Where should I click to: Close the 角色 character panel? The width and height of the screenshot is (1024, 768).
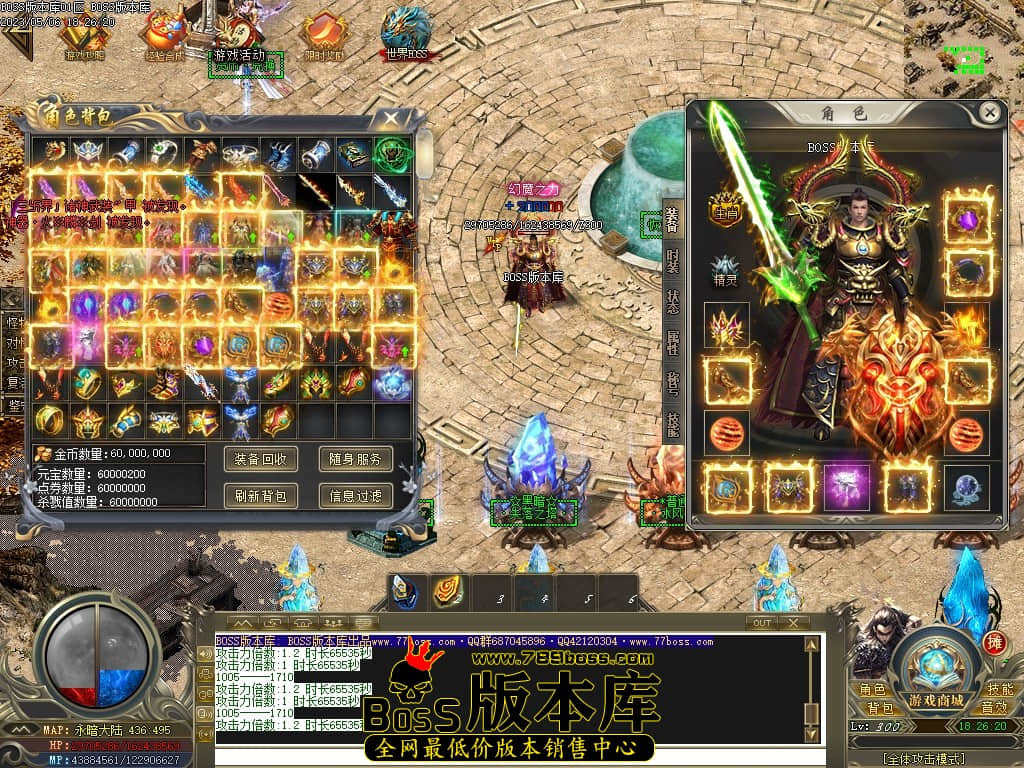point(989,112)
